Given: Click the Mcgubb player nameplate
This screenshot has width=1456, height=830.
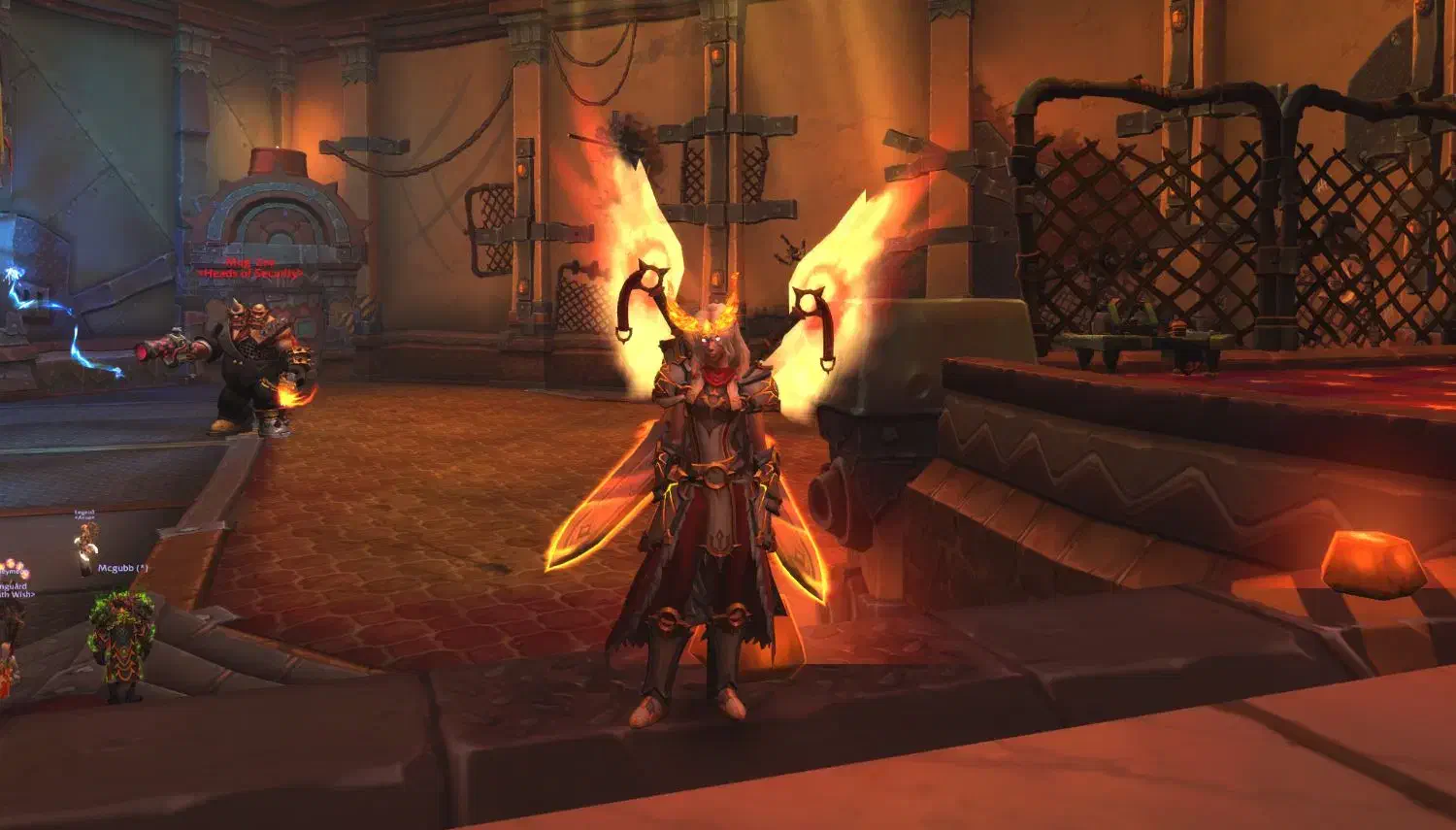Looking at the screenshot, I should 123,568.
